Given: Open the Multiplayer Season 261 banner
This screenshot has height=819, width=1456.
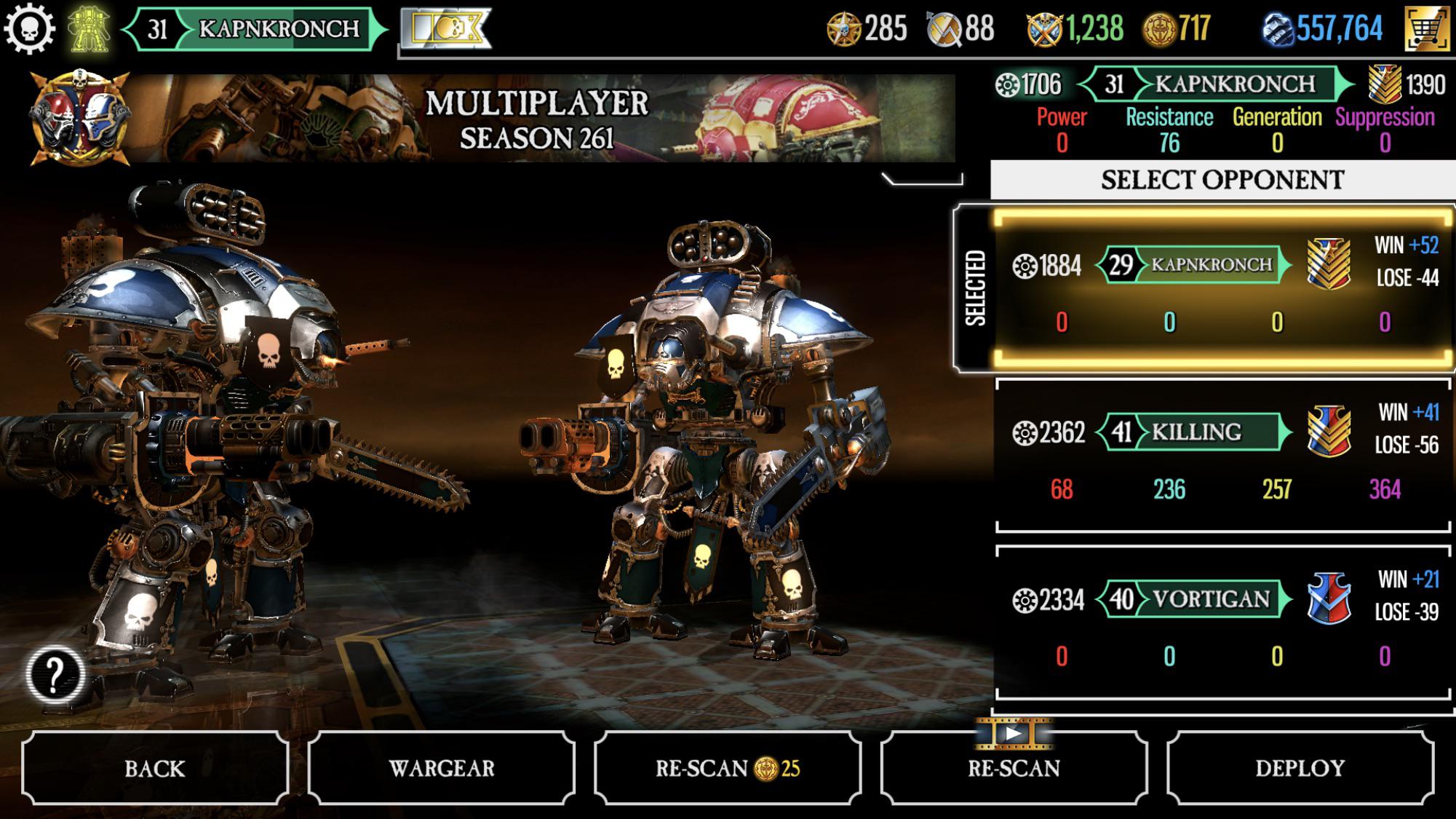Looking at the screenshot, I should click(537, 119).
